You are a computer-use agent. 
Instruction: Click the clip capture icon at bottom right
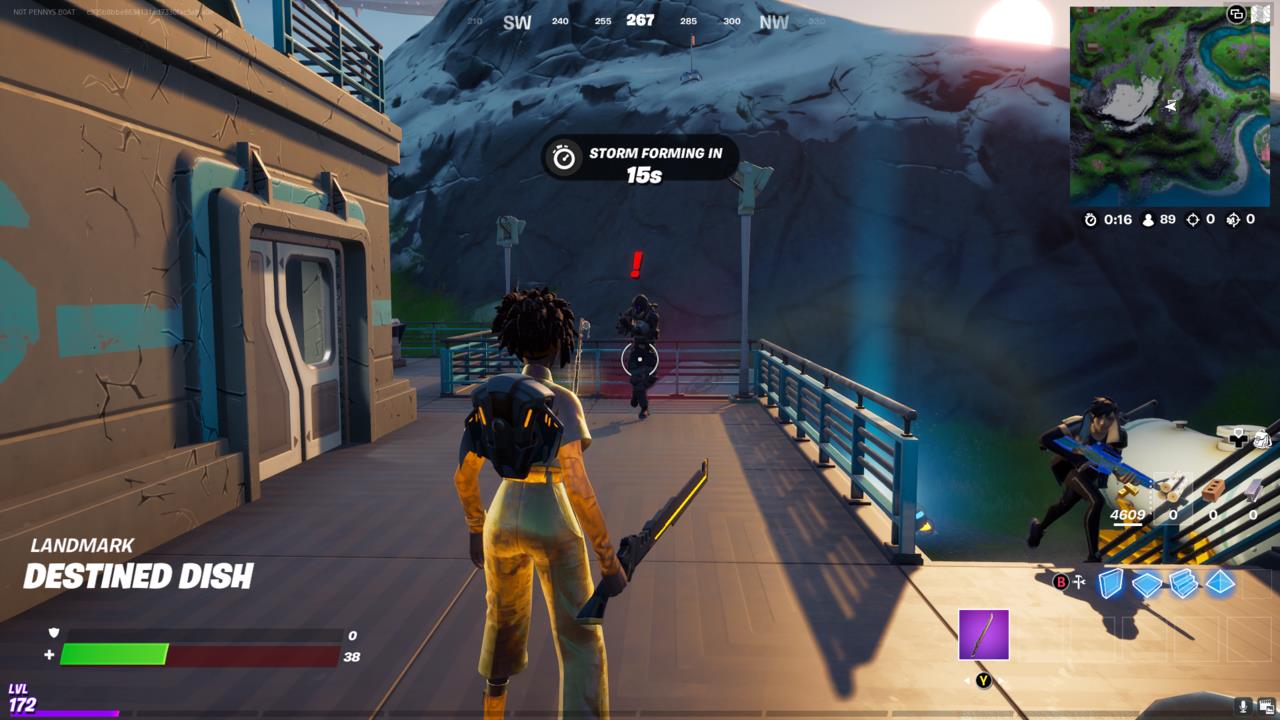tap(1266, 705)
